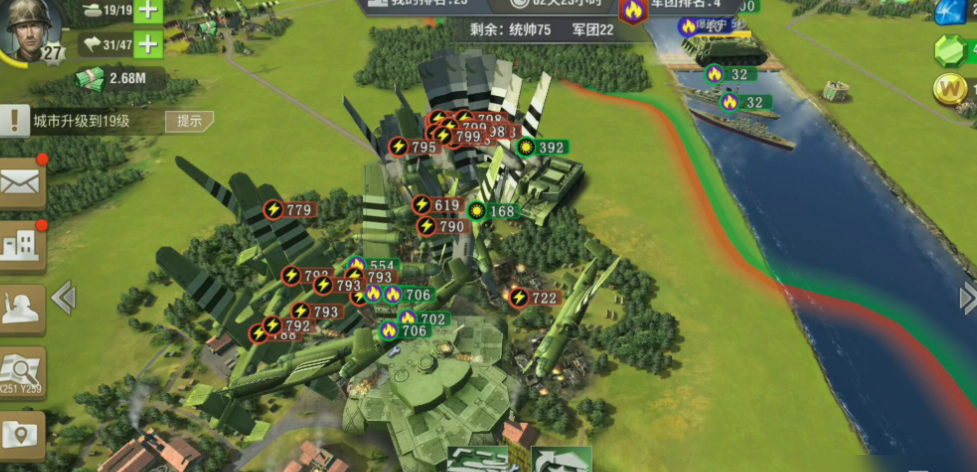Screen dimensions: 977x472
Task: Select the 392 enemy unit marker
Action: tap(541, 148)
